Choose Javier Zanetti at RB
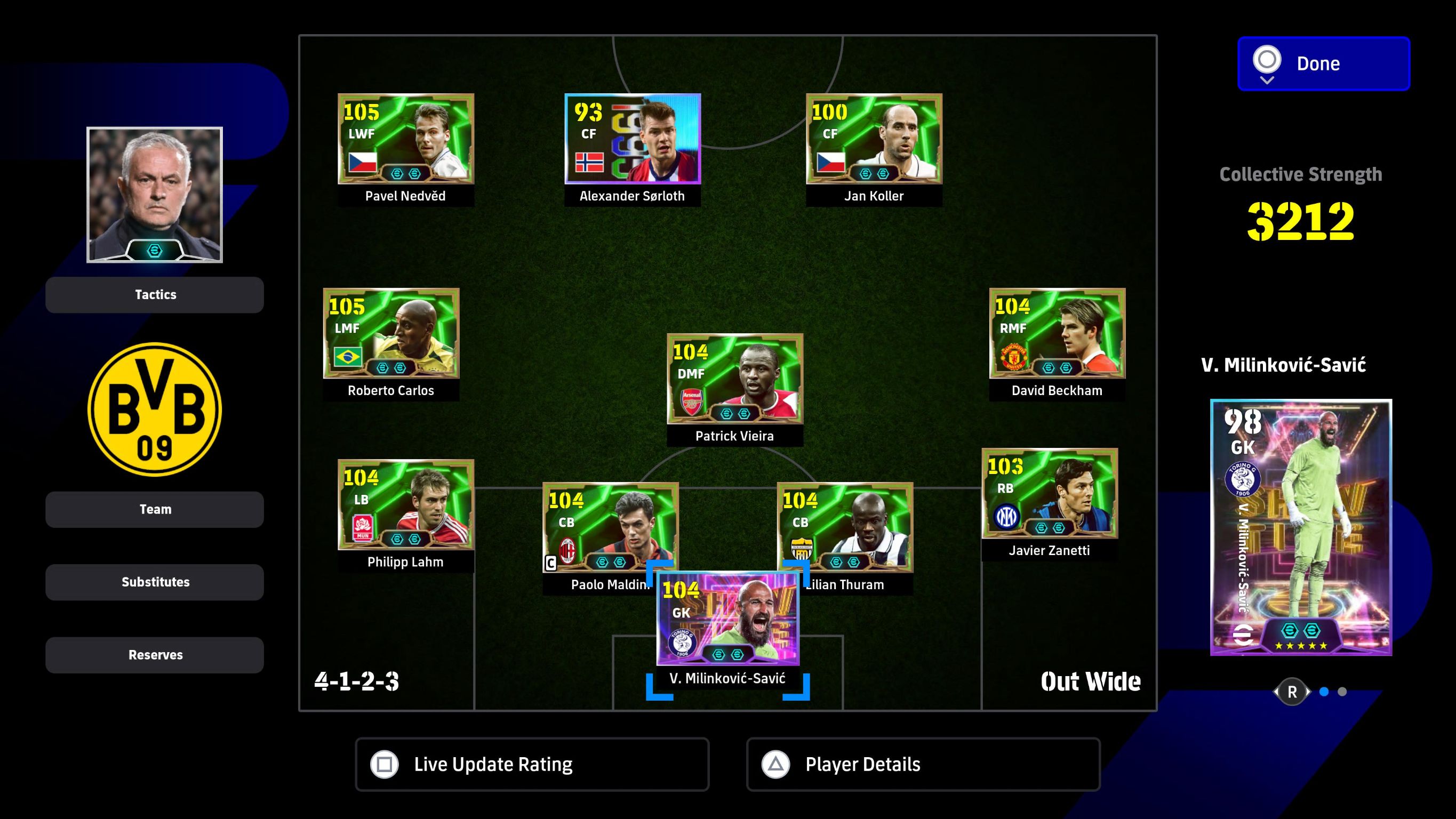The image size is (1456, 819). tap(1049, 493)
